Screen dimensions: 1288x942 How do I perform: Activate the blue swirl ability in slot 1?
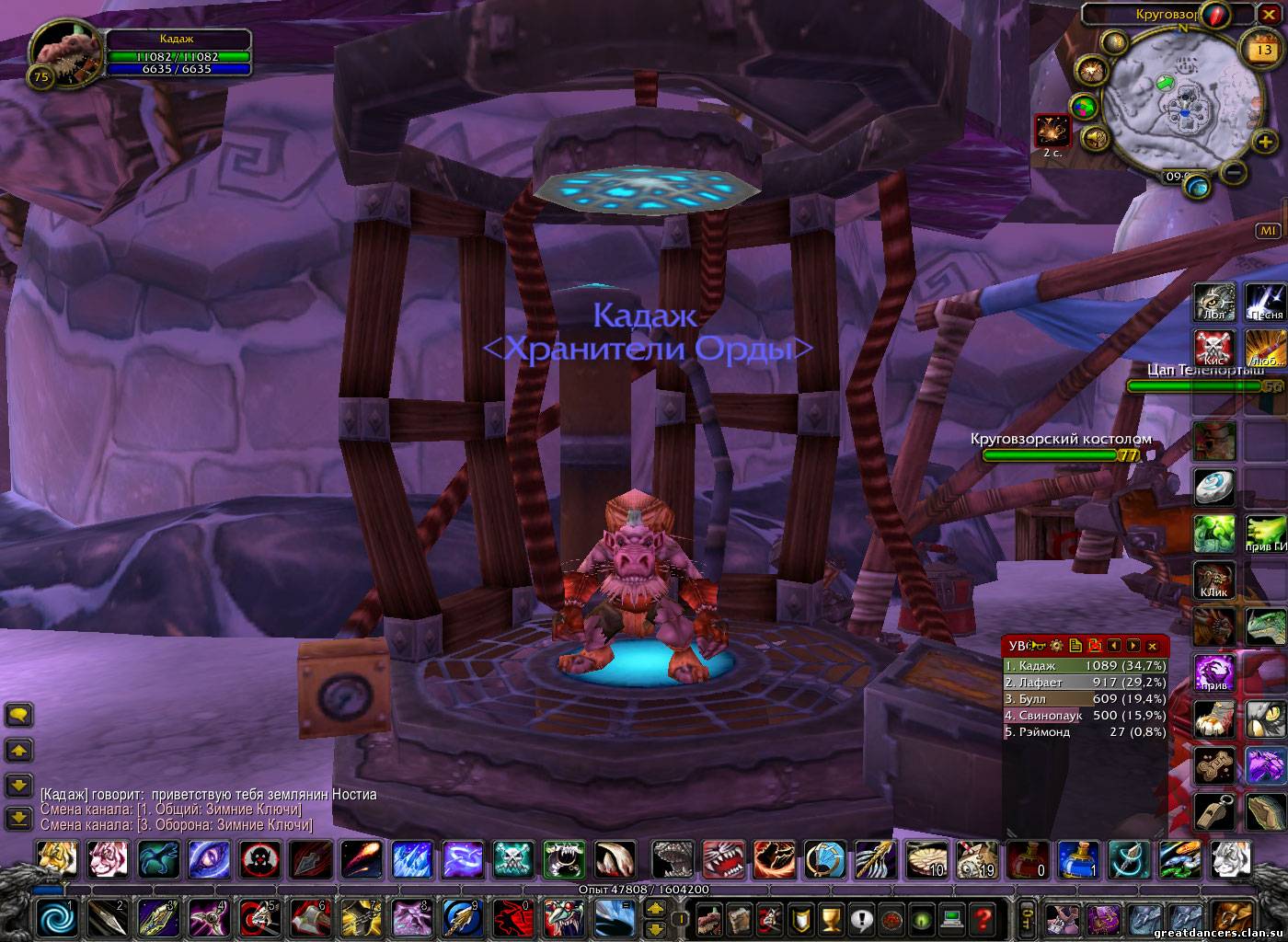click(56, 917)
